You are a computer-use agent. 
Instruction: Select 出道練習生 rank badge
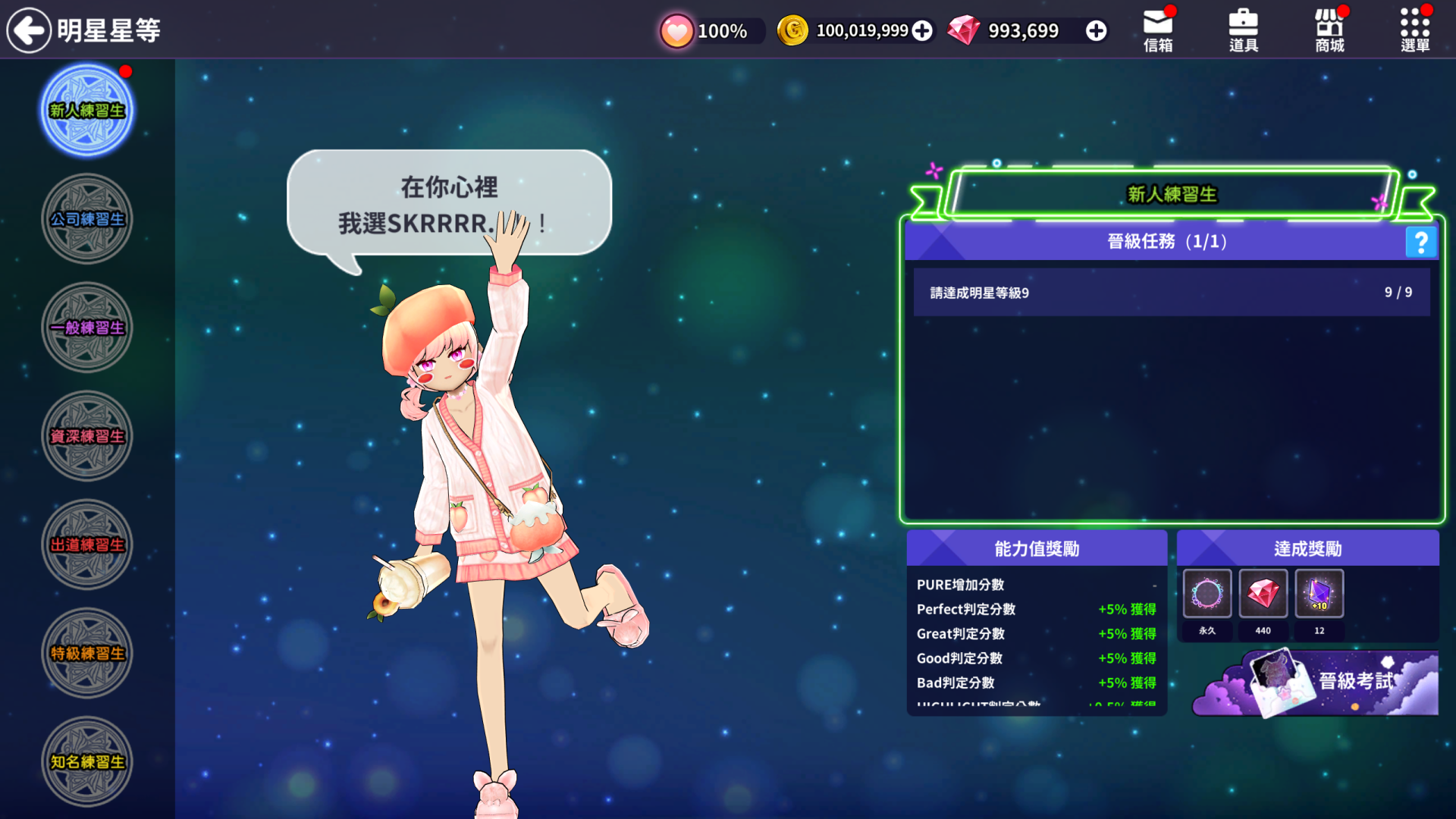coord(87,544)
